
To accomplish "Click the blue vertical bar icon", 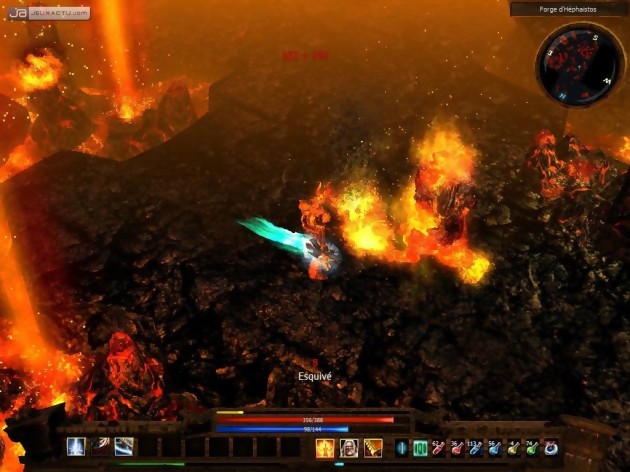I will click(x=402, y=448).
